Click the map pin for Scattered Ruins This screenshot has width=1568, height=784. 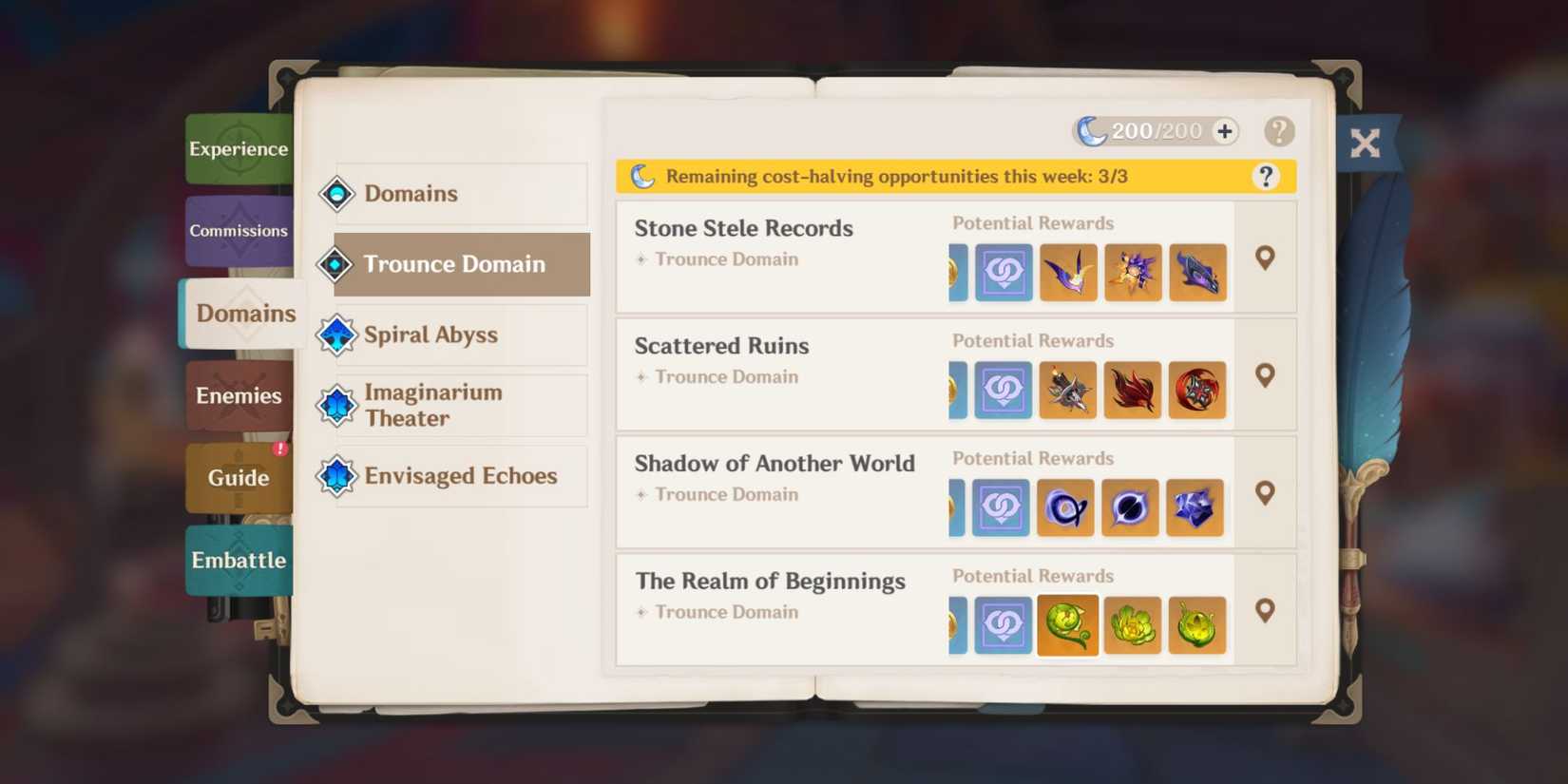[1265, 375]
